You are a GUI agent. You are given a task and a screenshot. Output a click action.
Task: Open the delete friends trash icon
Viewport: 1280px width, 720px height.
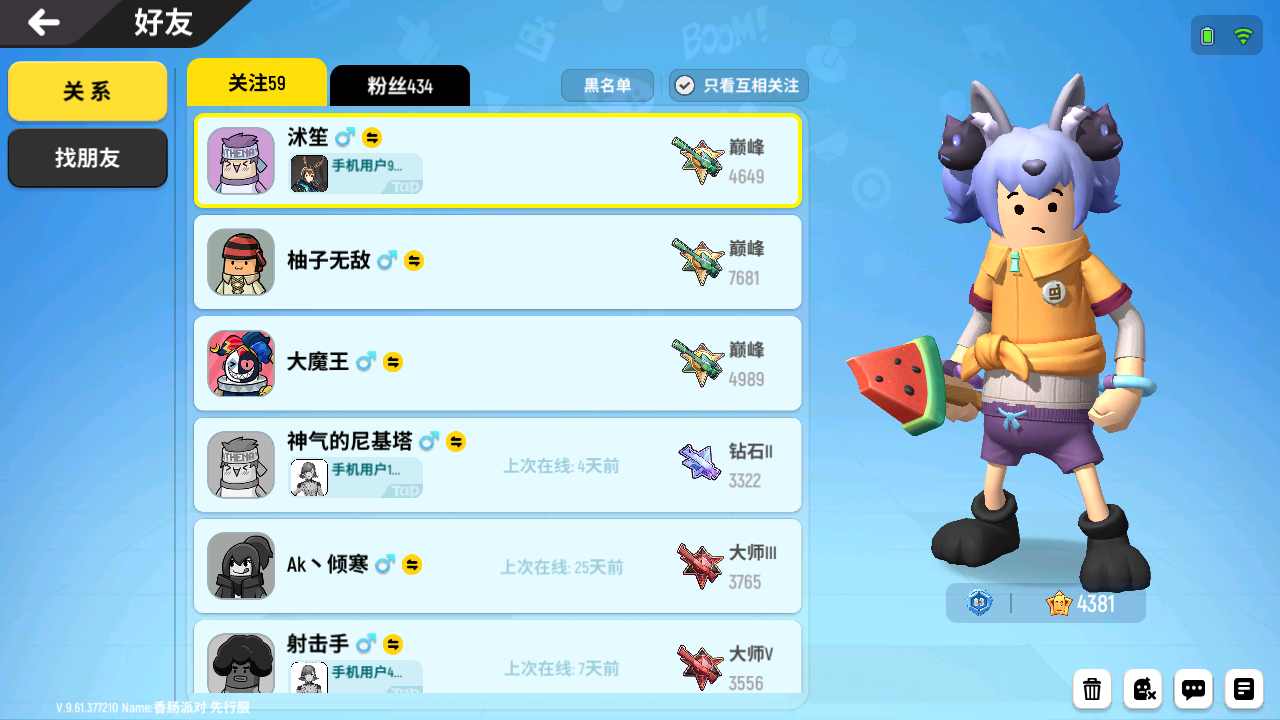click(x=1091, y=689)
